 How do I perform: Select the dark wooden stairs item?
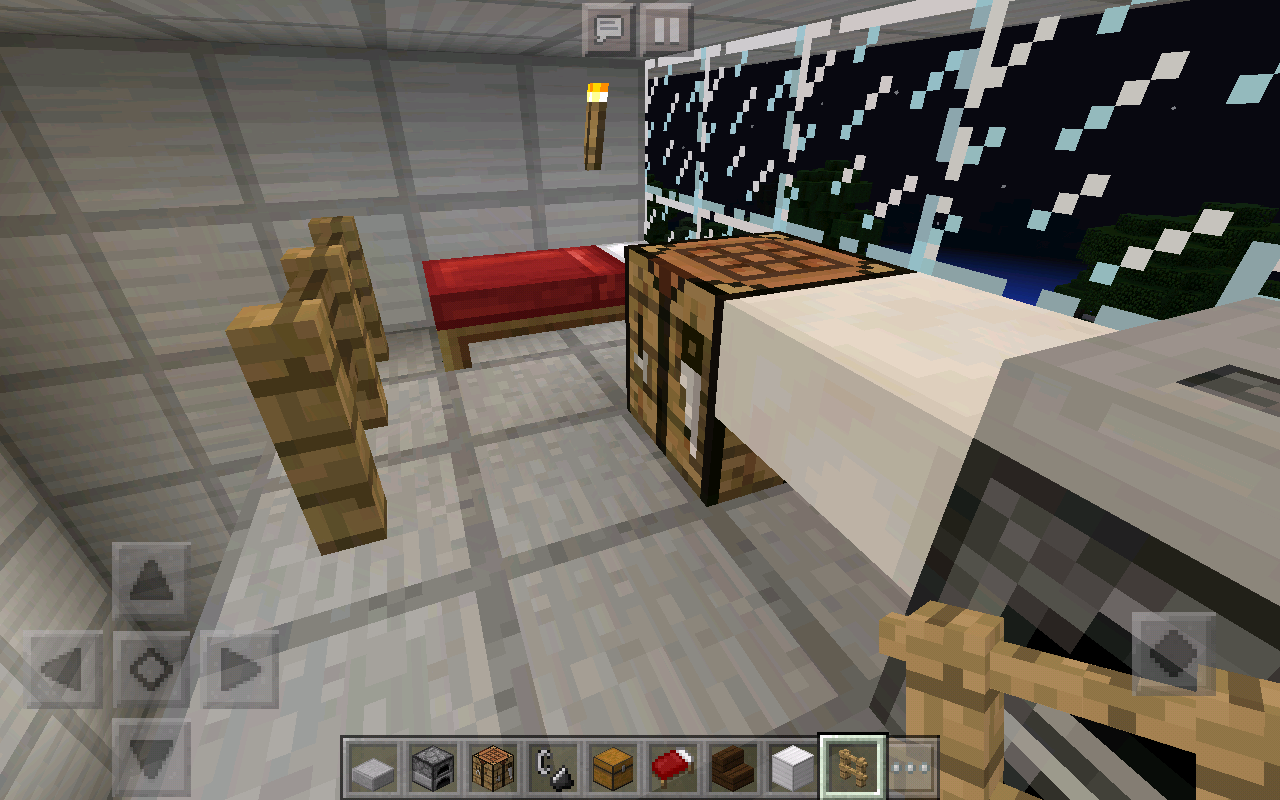pos(731,765)
